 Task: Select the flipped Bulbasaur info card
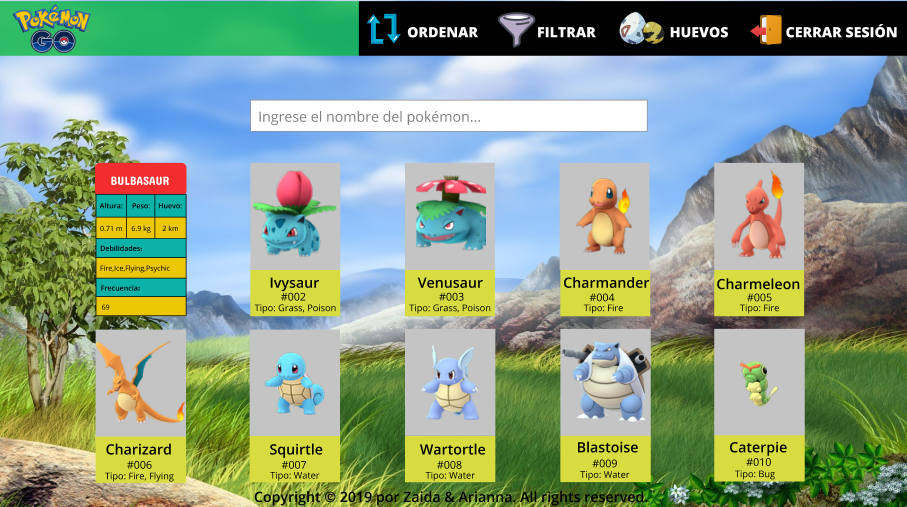point(141,240)
